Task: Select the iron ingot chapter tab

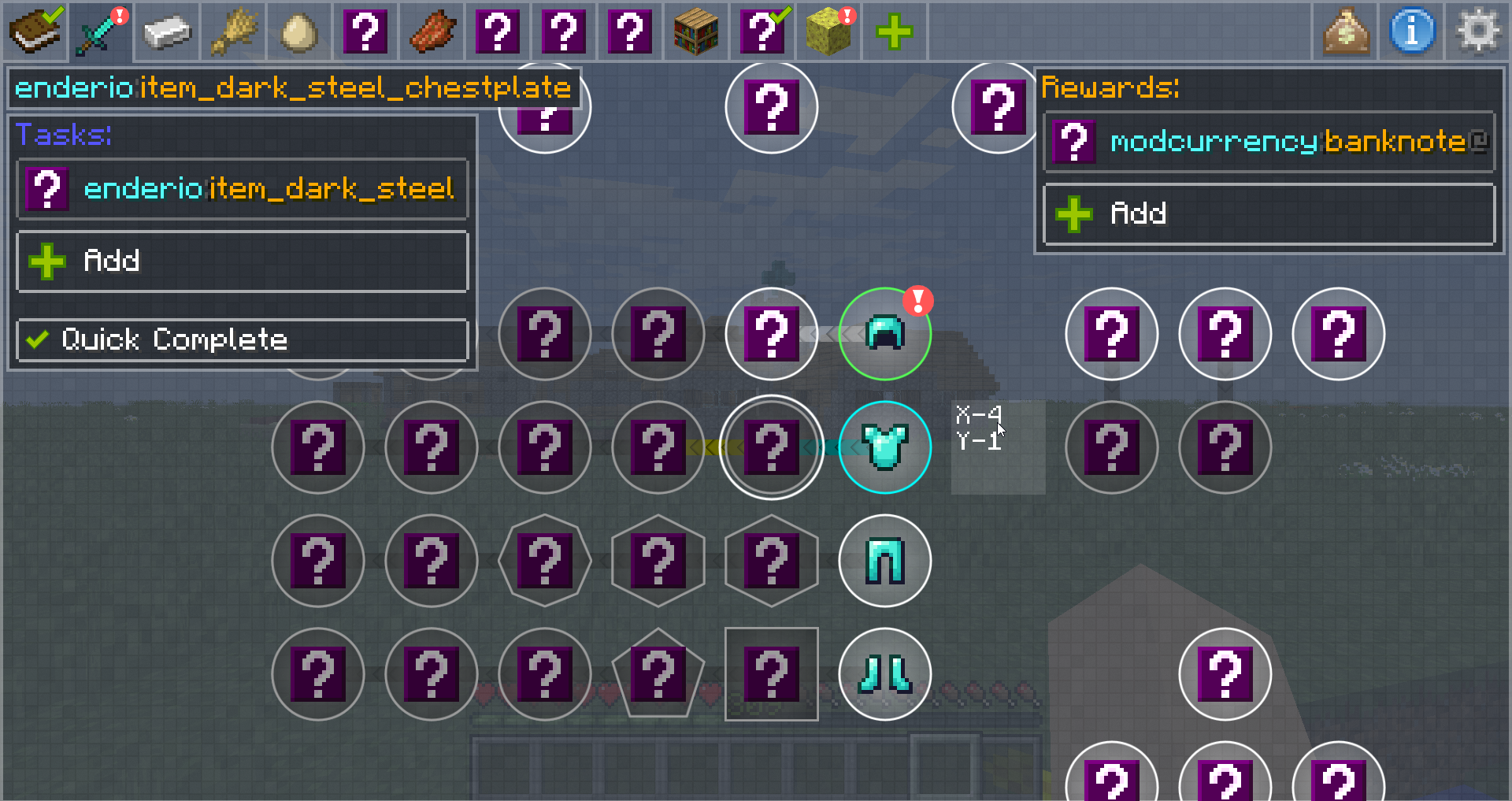Action: point(167,32)
